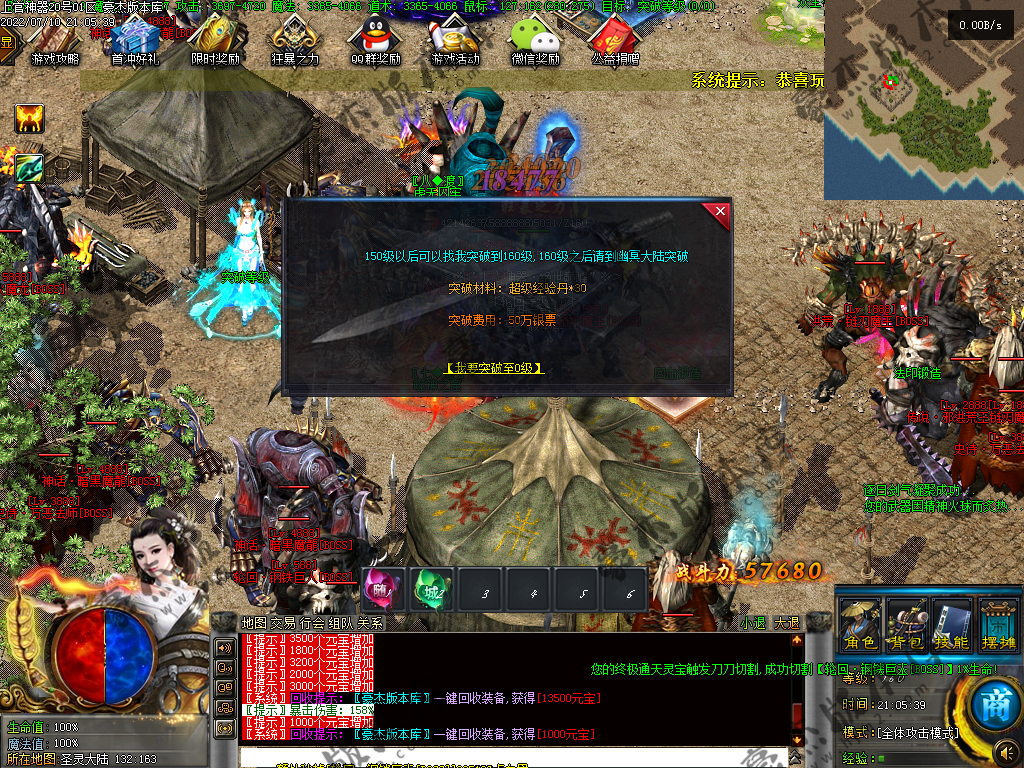Viewport: 1024px width, 768px height.
Task: Select the 行会 guild tab above chat
Action: 312,623
